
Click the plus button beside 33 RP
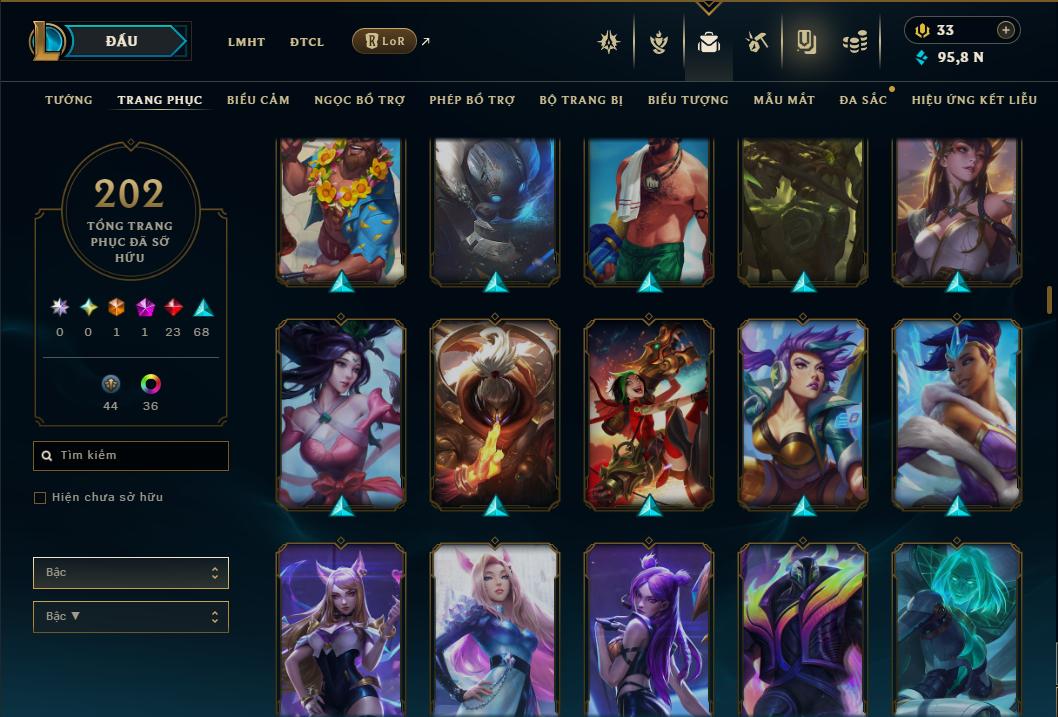pos(1005,30)
